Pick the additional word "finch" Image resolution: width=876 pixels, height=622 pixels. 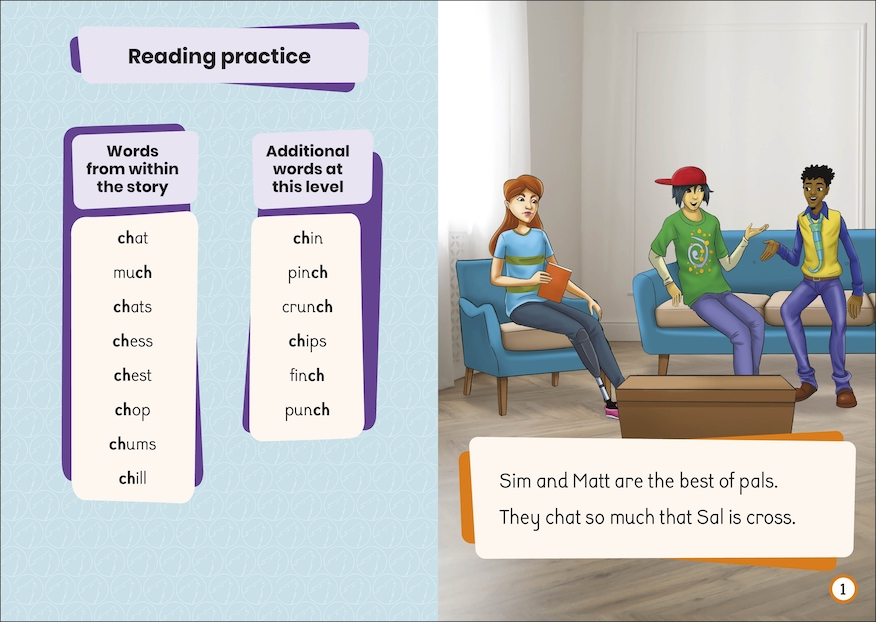[308, 375]
